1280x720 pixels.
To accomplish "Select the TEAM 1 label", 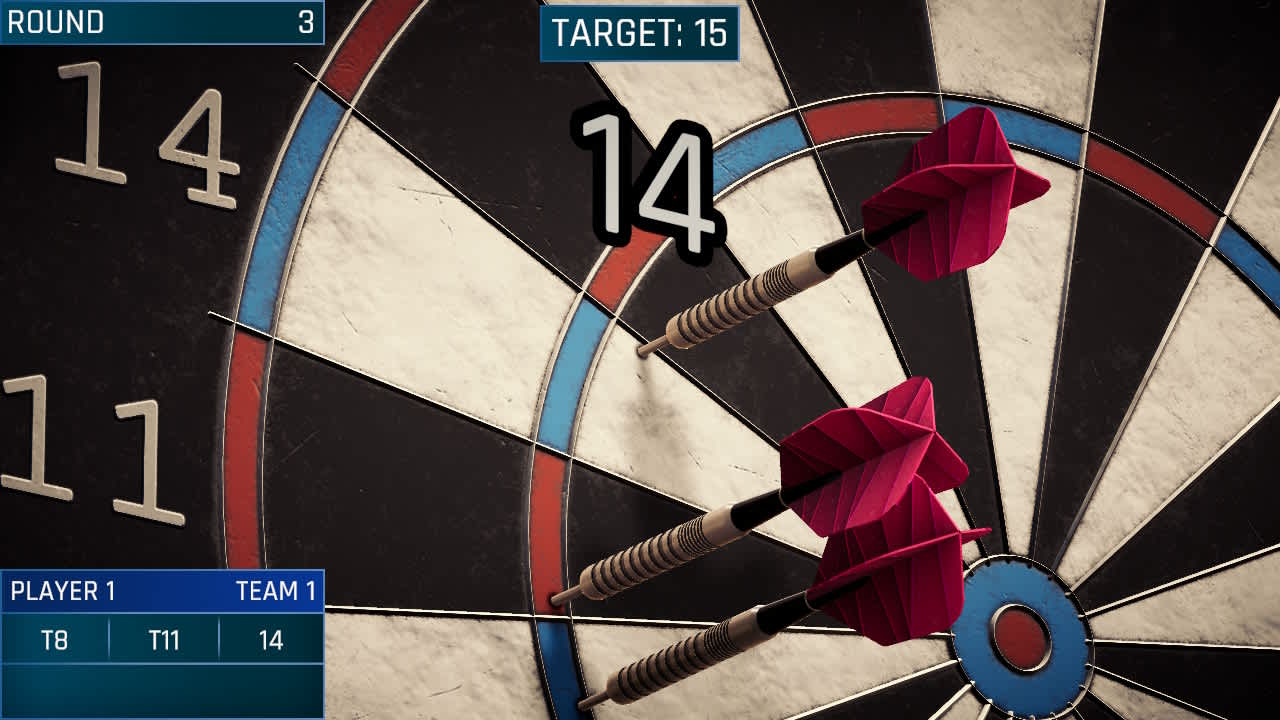I will [x=278, y=590].
